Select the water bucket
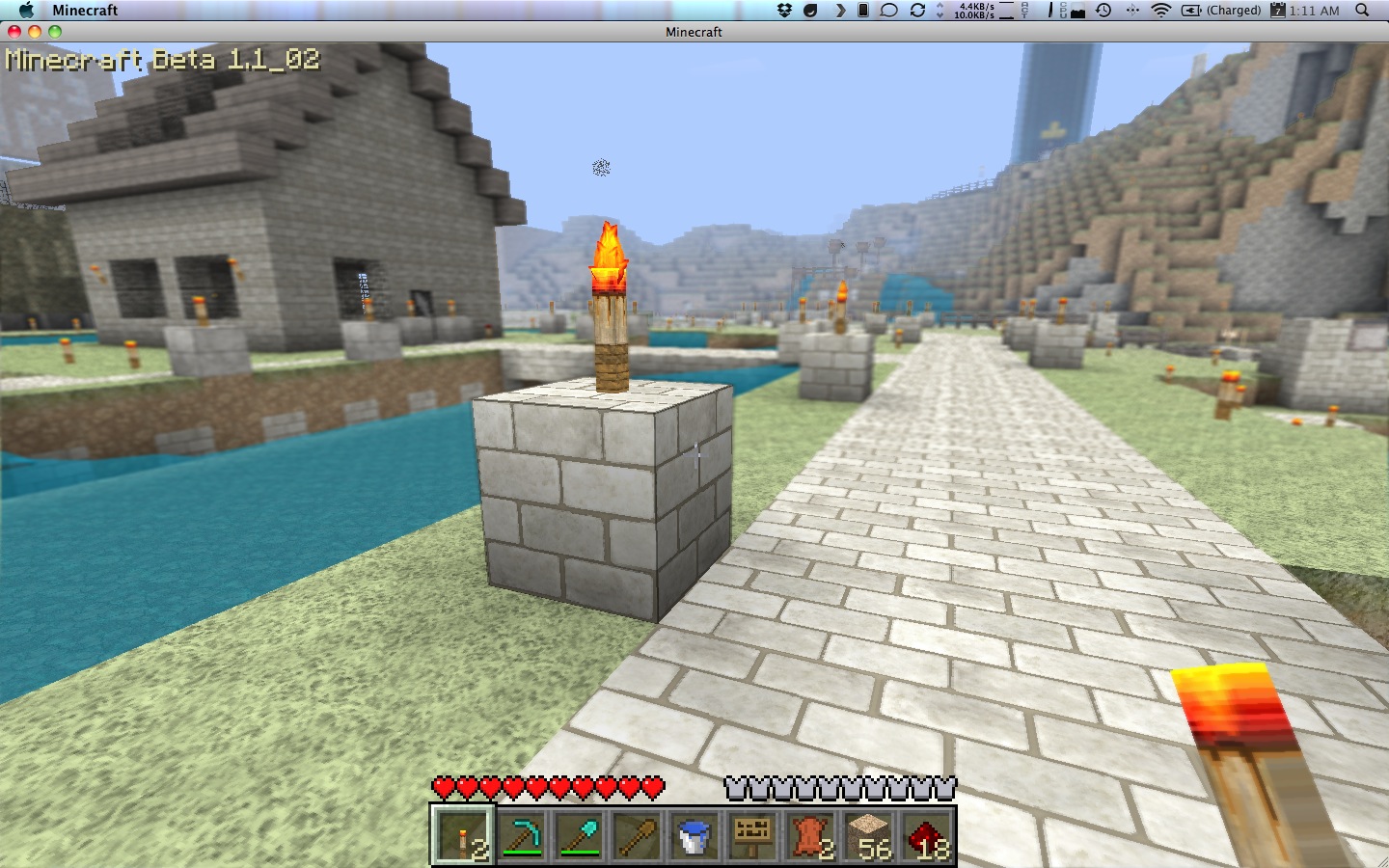This screenshot has height=868, width=1389. (x=694, y=835)
